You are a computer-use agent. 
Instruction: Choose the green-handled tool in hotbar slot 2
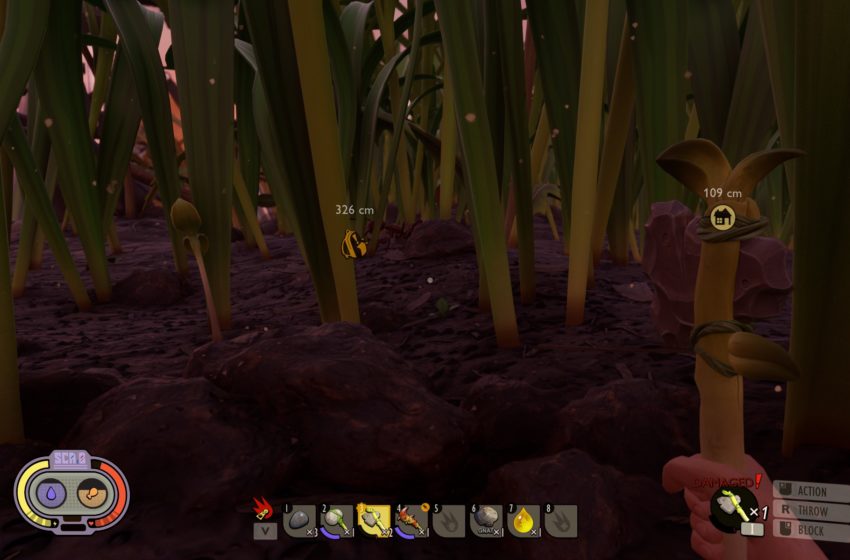click(x=337, y=520)
